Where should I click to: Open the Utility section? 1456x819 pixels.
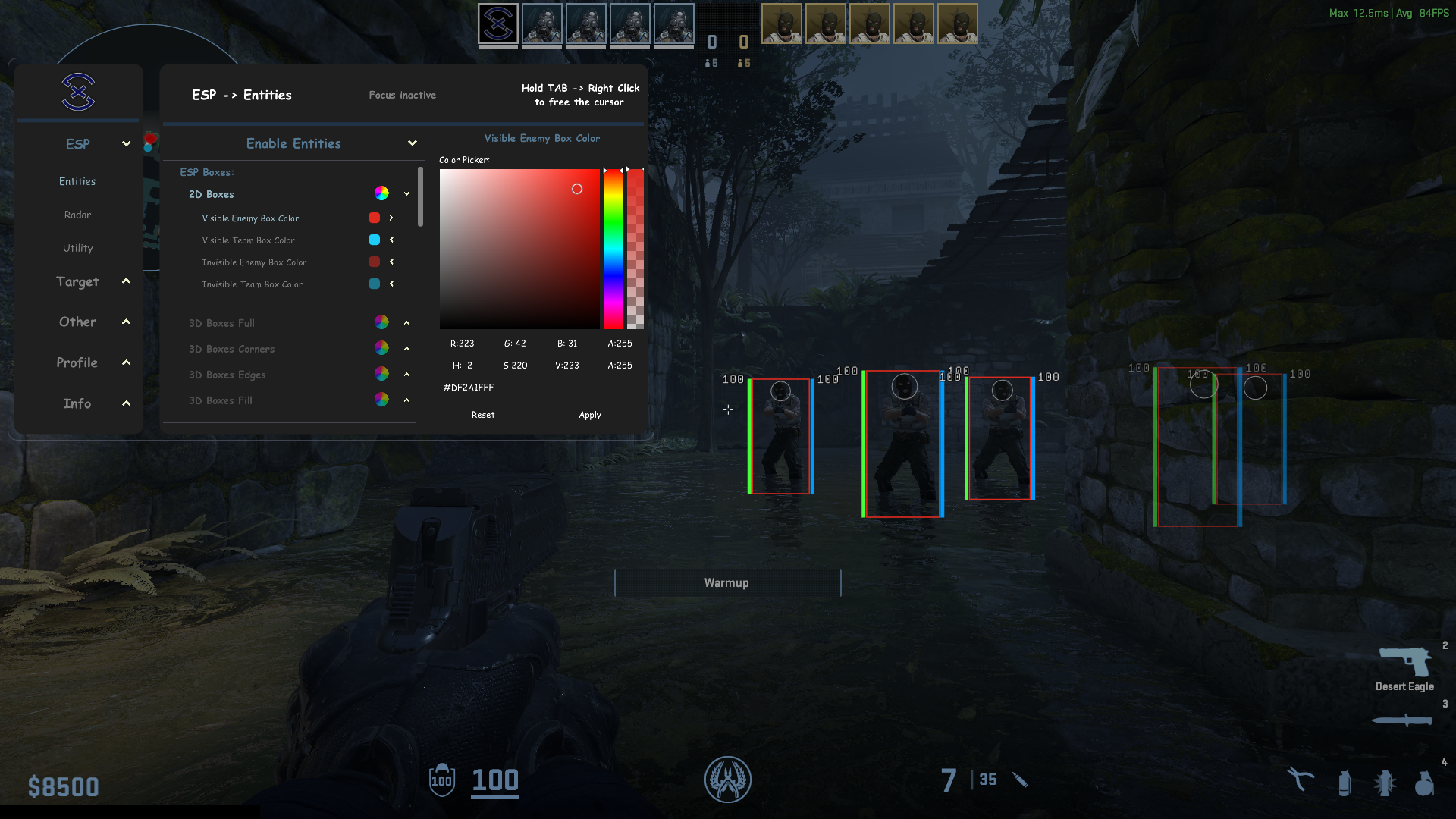(77, 248)
